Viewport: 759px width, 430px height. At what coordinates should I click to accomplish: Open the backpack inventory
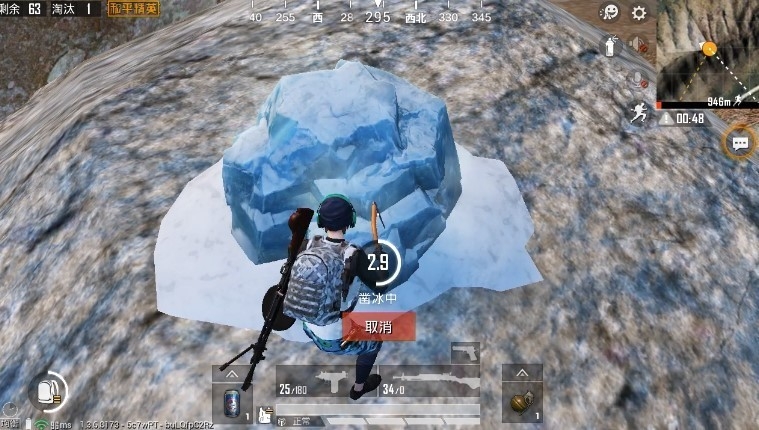tap(46, 390)
